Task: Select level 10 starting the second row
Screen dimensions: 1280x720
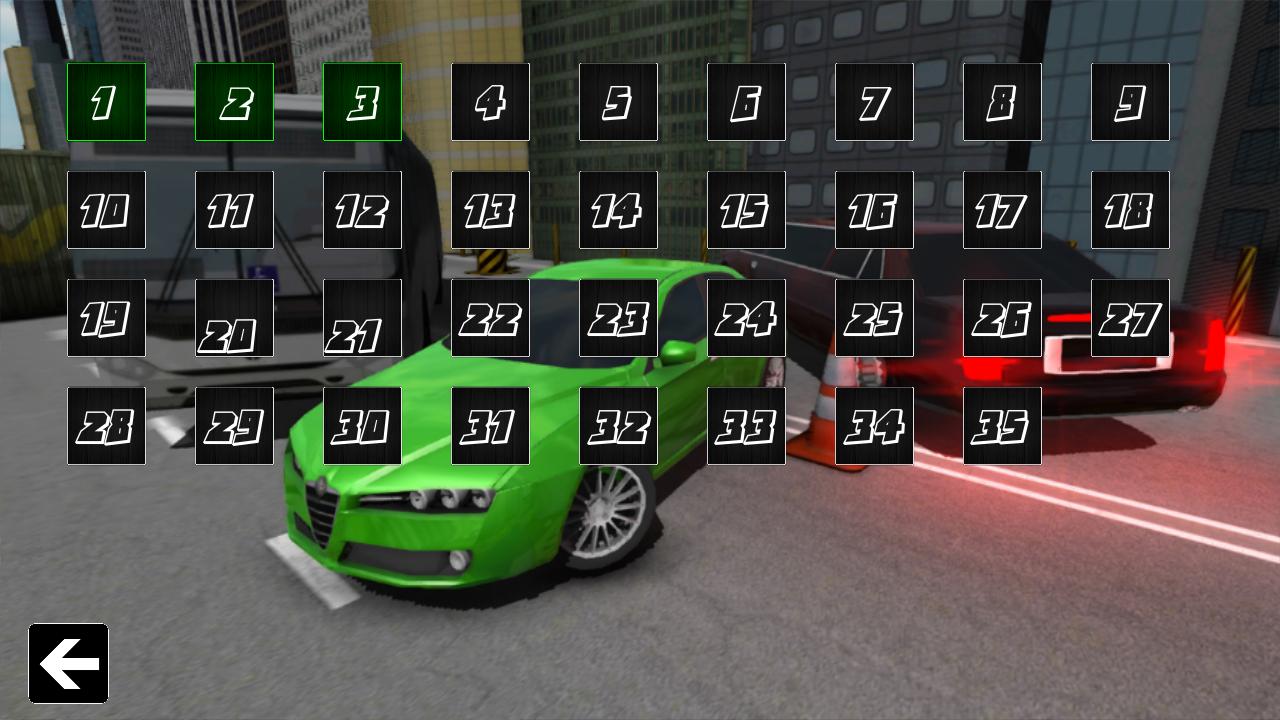Action: tap(106, 209)
